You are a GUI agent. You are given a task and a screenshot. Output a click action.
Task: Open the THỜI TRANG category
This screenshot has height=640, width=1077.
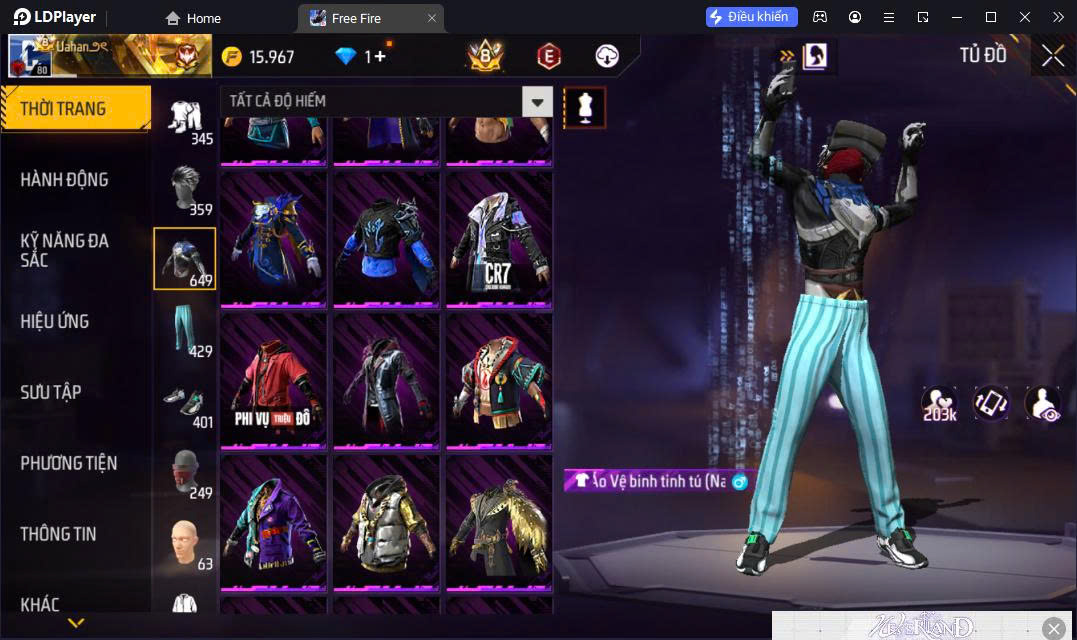[75, 109]
